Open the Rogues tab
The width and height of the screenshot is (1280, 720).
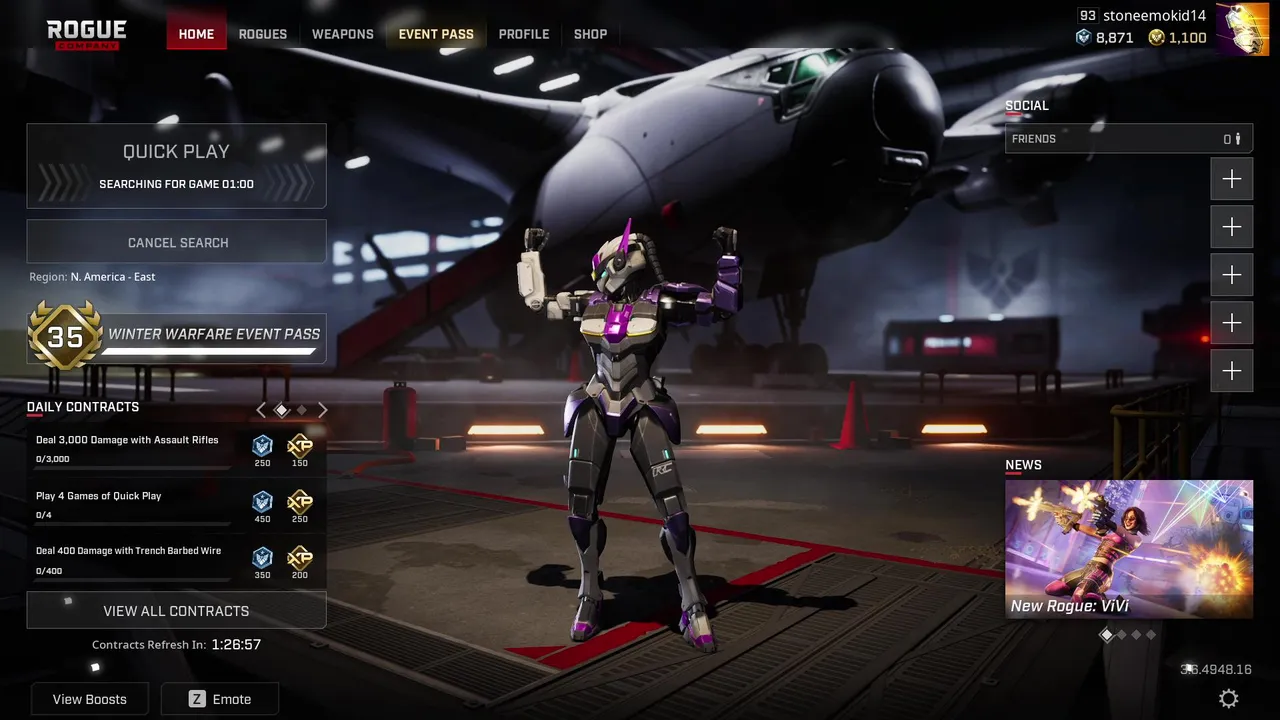263,34
